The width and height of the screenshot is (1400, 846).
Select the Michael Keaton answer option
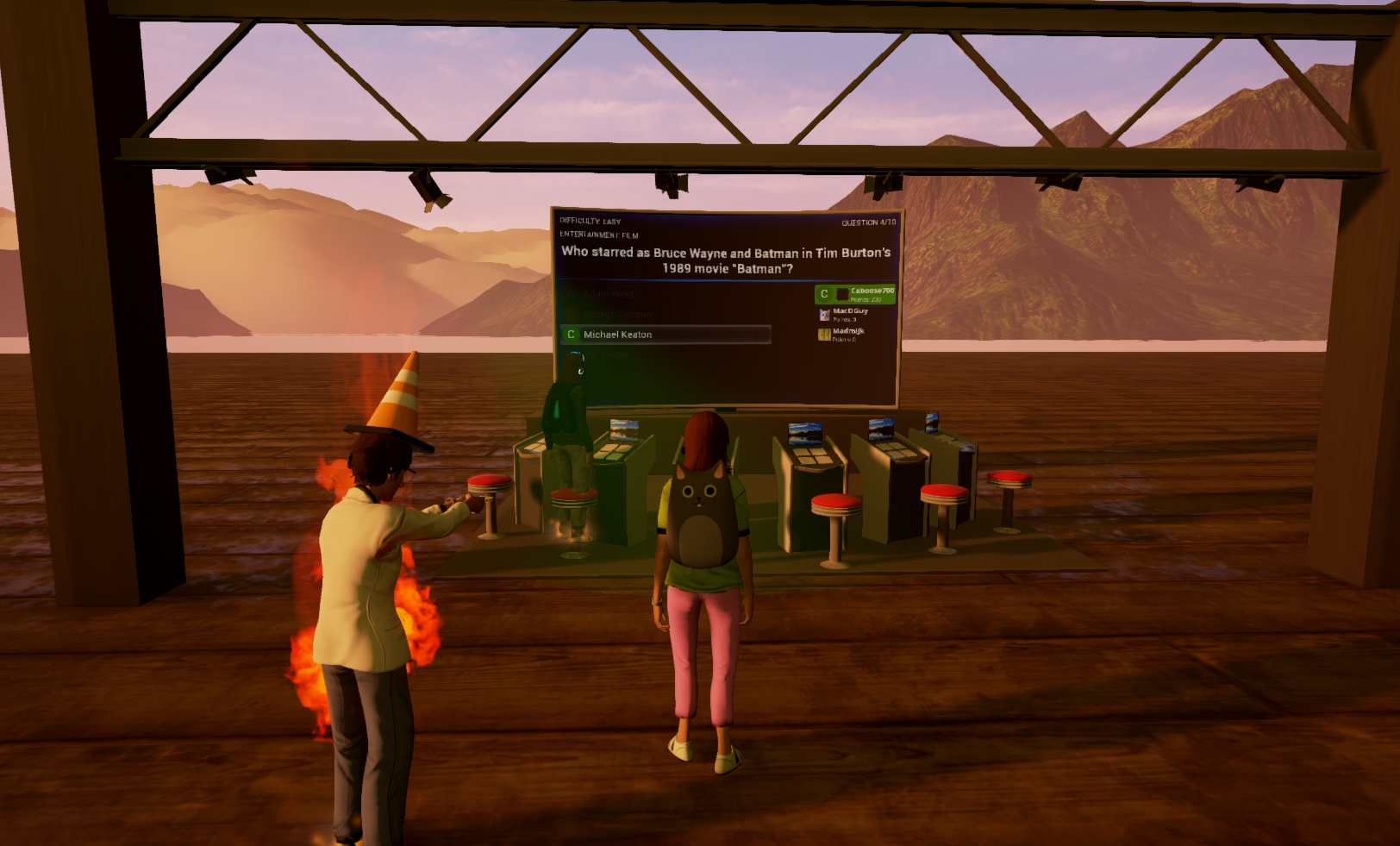click(x=666, y=335)
